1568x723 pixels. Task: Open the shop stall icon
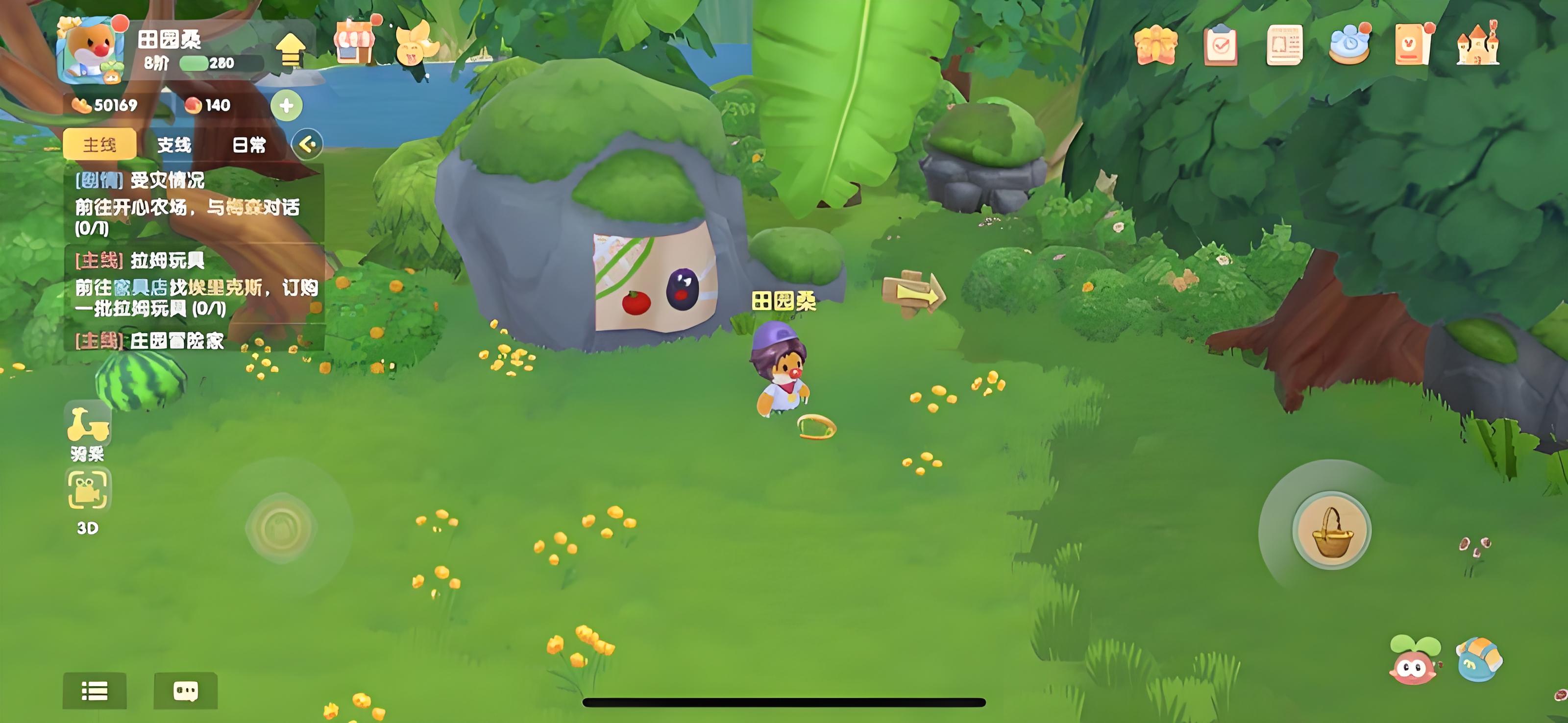pos(354,43)
